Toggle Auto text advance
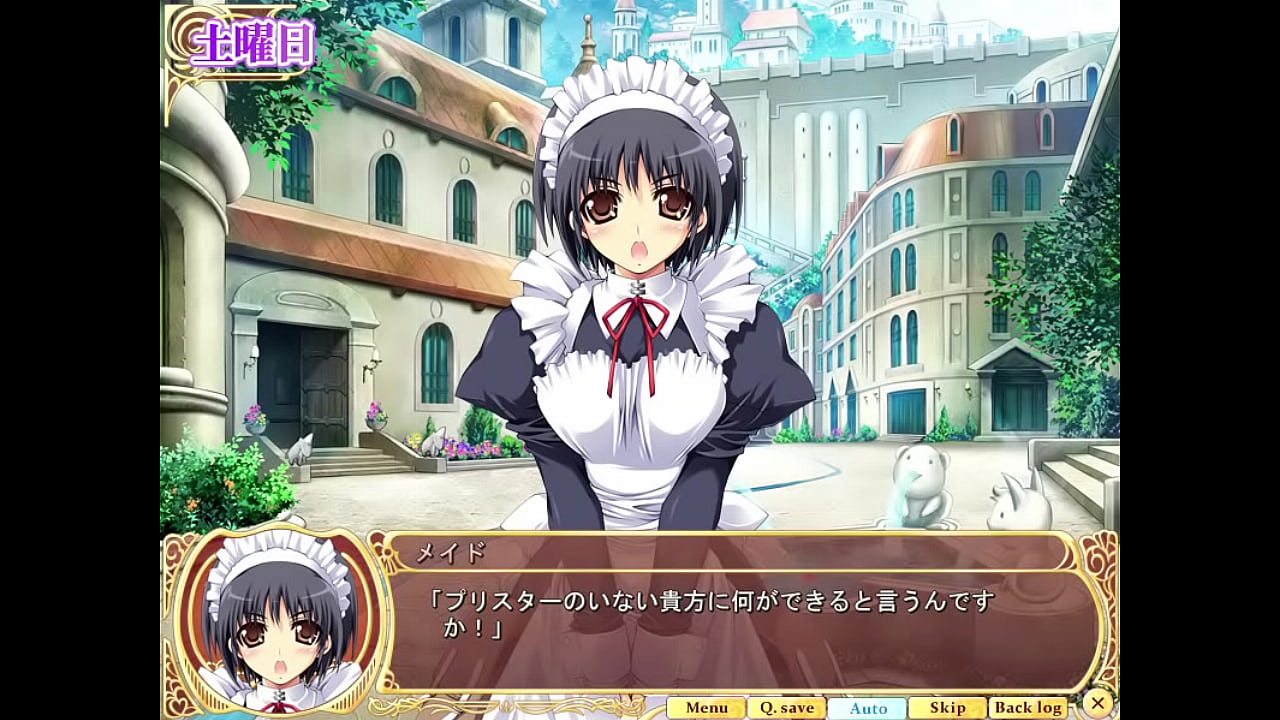The image size is (1280, 720). (x=867, y=708)
